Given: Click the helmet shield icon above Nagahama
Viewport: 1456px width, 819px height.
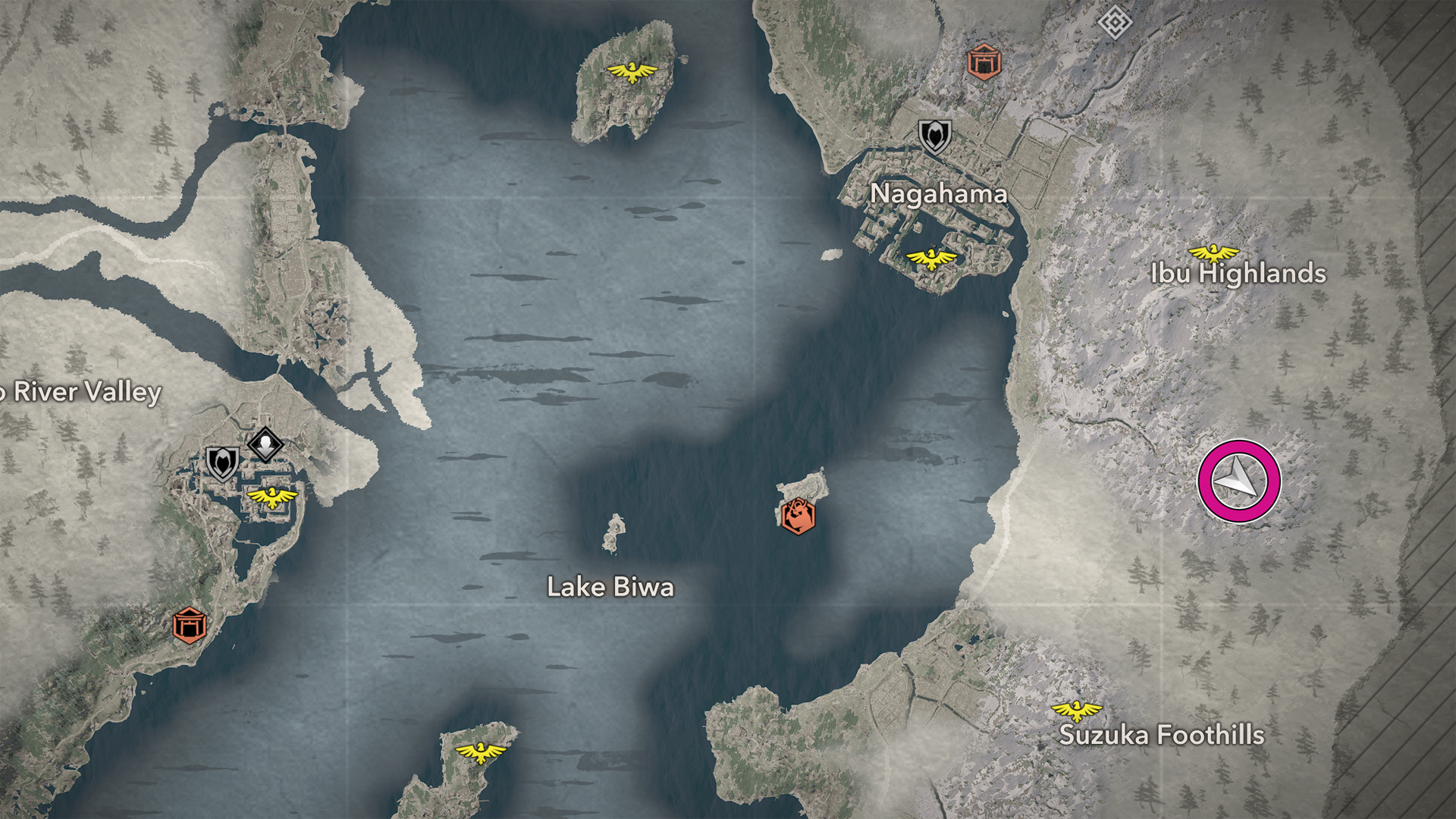Looking at the screenshot, I should pyautogui.click(x=934, y=136).
